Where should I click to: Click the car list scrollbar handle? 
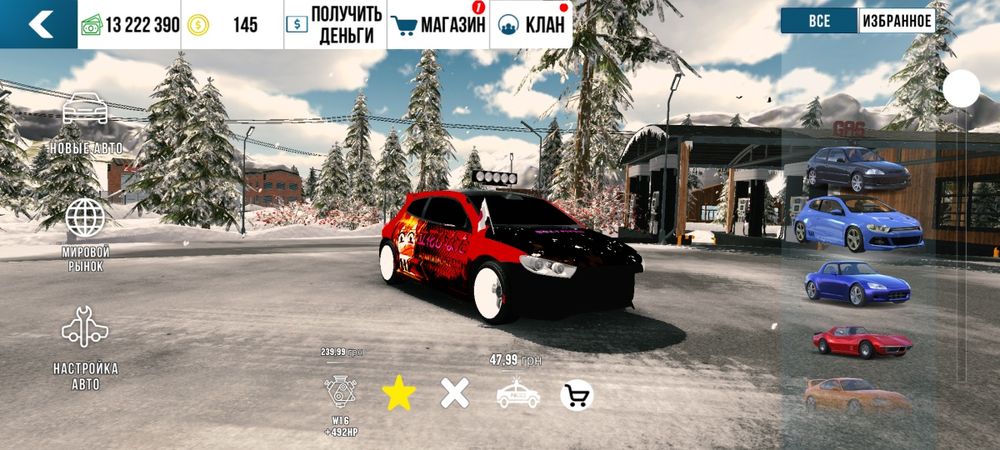click(962, 88)
